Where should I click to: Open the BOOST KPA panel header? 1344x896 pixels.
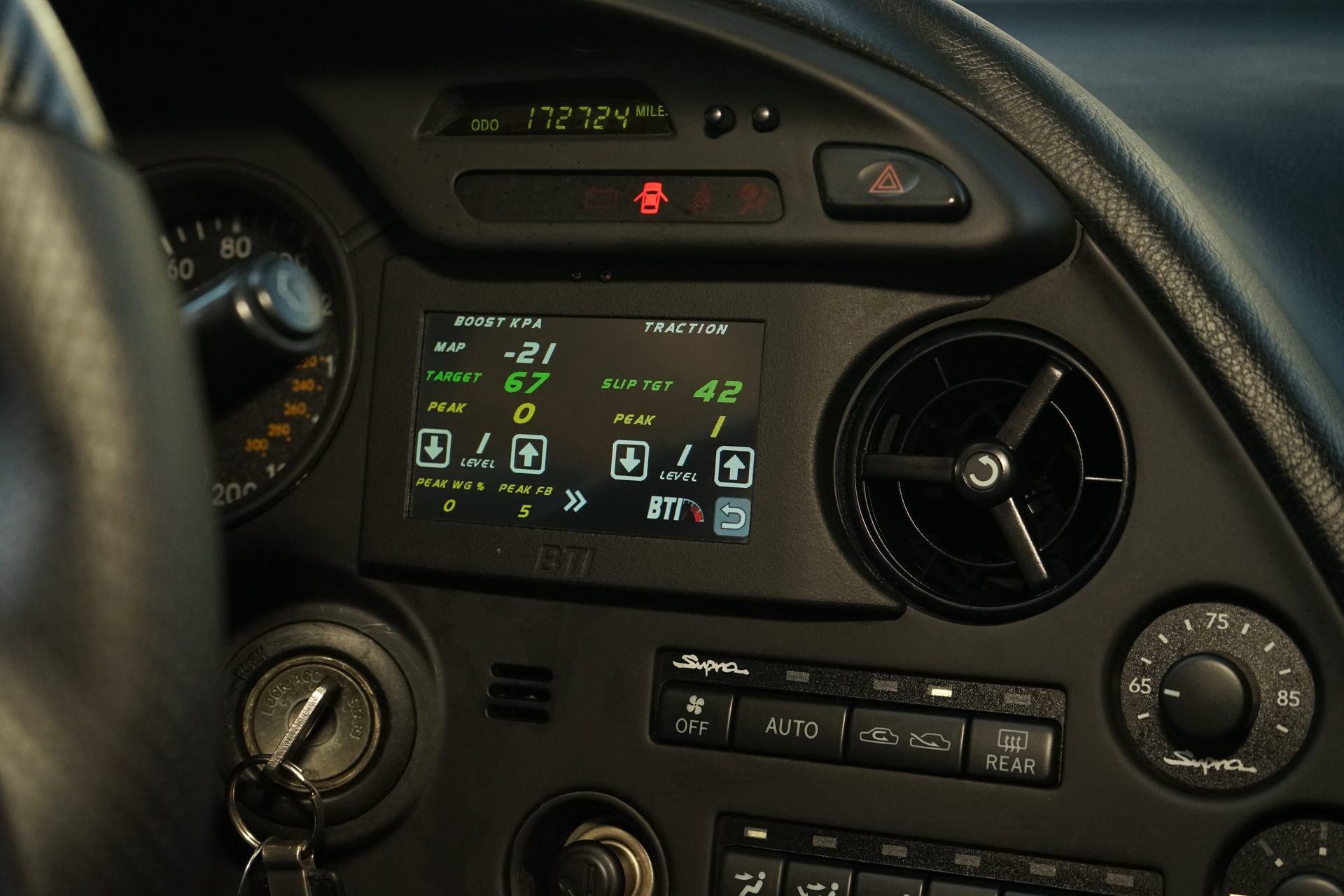498,323
